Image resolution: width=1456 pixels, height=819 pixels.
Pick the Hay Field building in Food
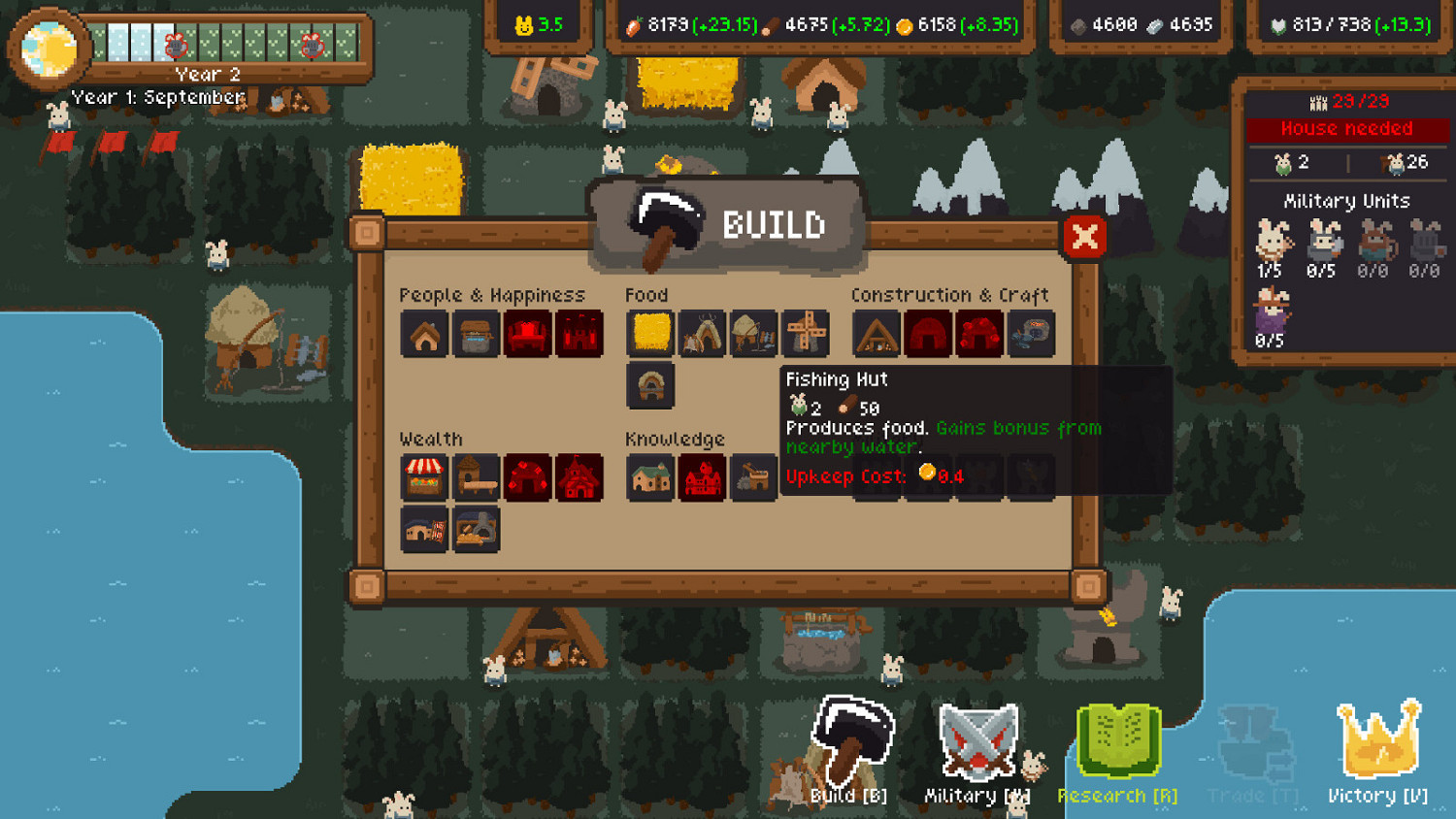coord(650,333)
